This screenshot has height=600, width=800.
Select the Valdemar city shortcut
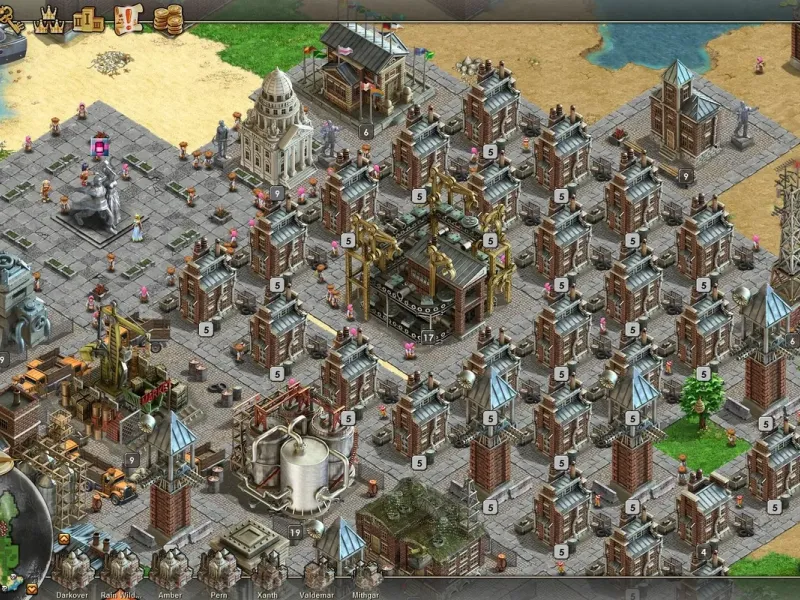[317, 571]
